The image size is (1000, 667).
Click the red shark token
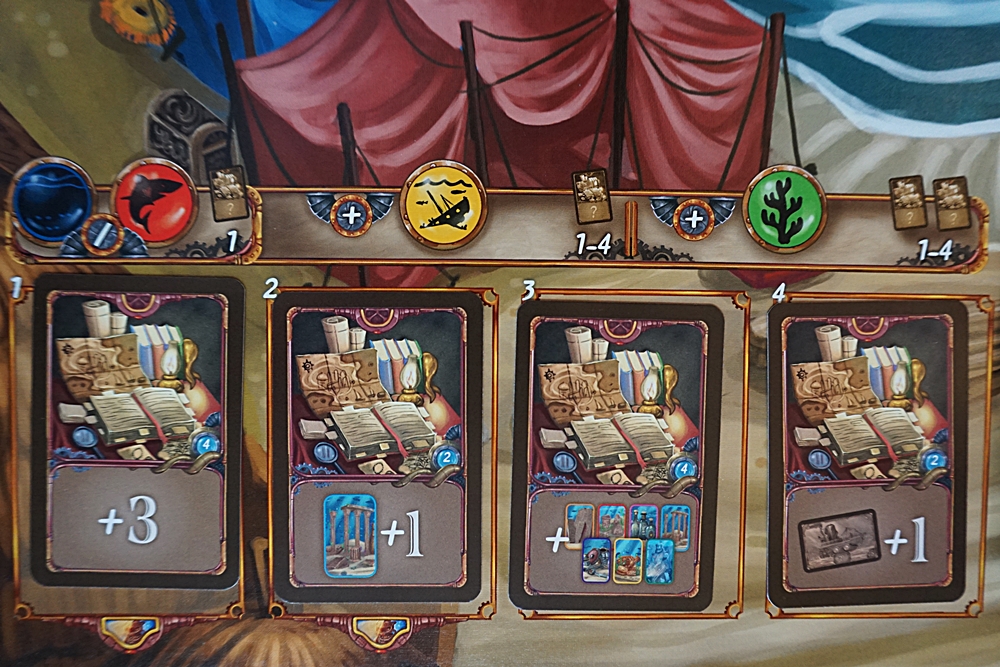(153, 199)
